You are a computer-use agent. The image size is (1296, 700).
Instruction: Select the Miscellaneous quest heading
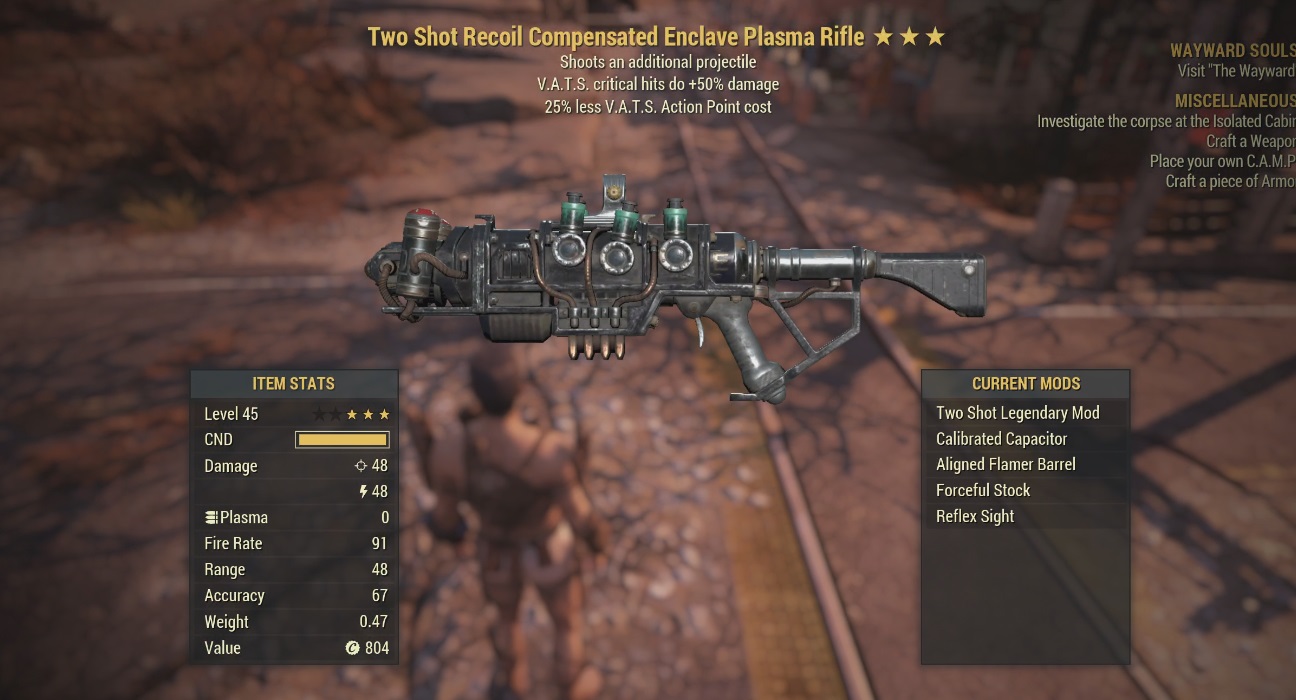(x=1235, y=102)
